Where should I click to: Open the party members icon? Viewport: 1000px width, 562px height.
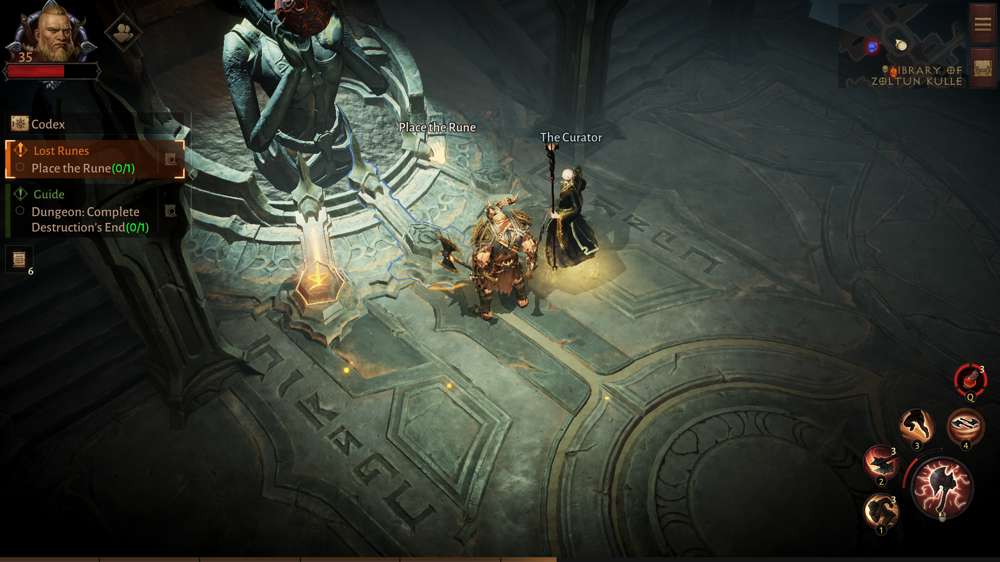pyautogui.click(x=123, y=31)
